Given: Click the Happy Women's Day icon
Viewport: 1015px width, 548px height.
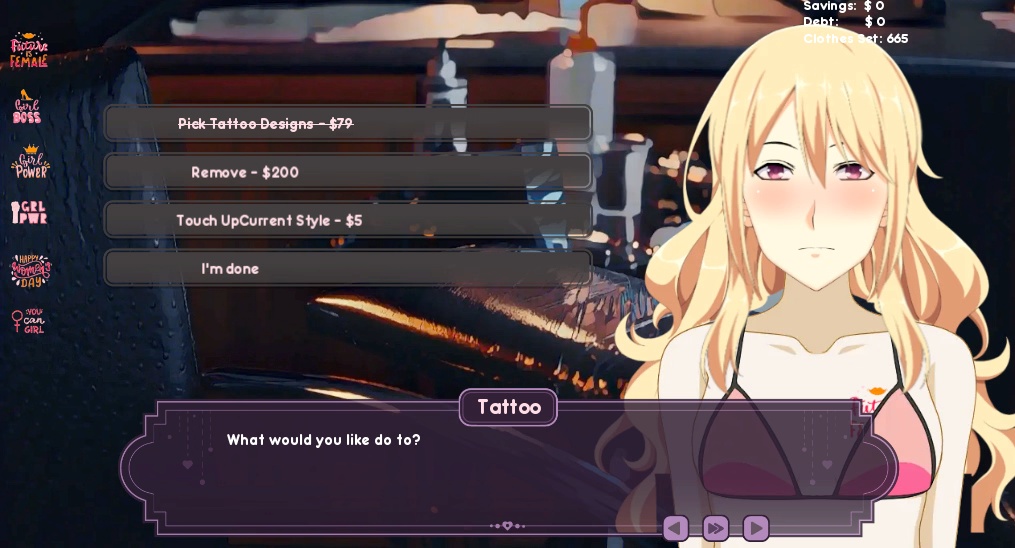Looking at the screenshot, I should (30, 269).
